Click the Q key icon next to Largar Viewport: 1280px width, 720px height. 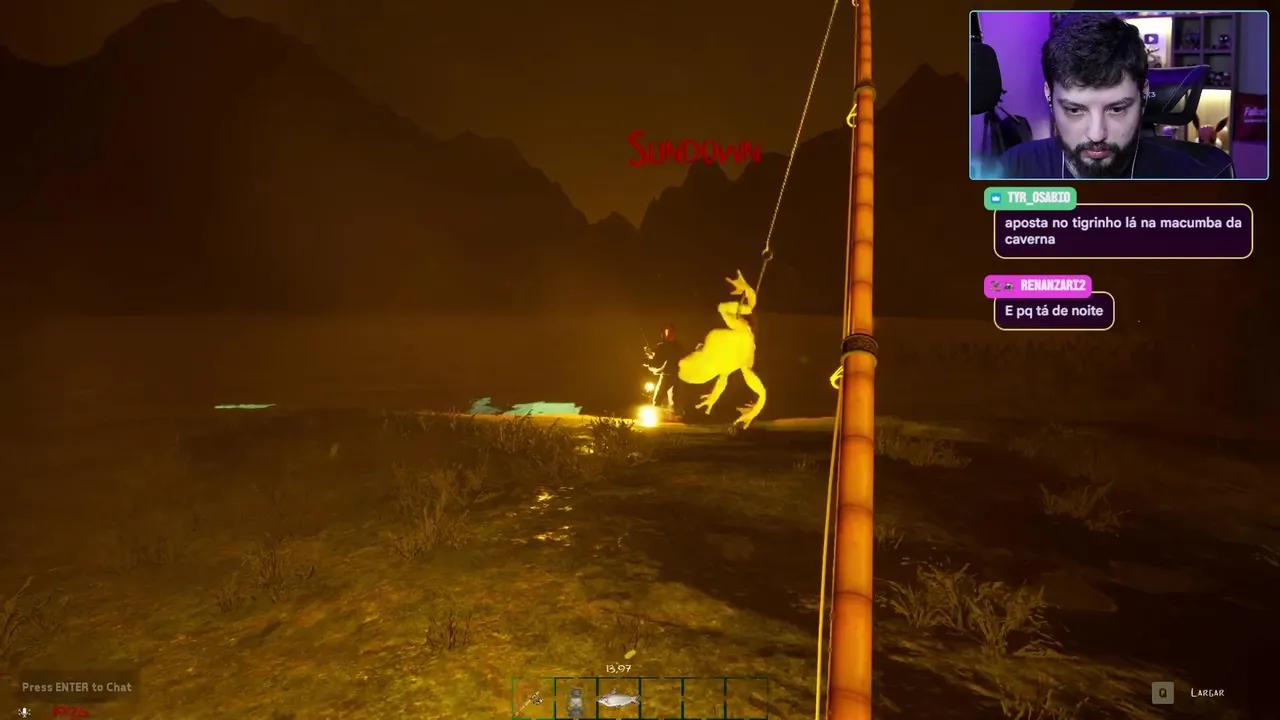tap(1162, 692)
